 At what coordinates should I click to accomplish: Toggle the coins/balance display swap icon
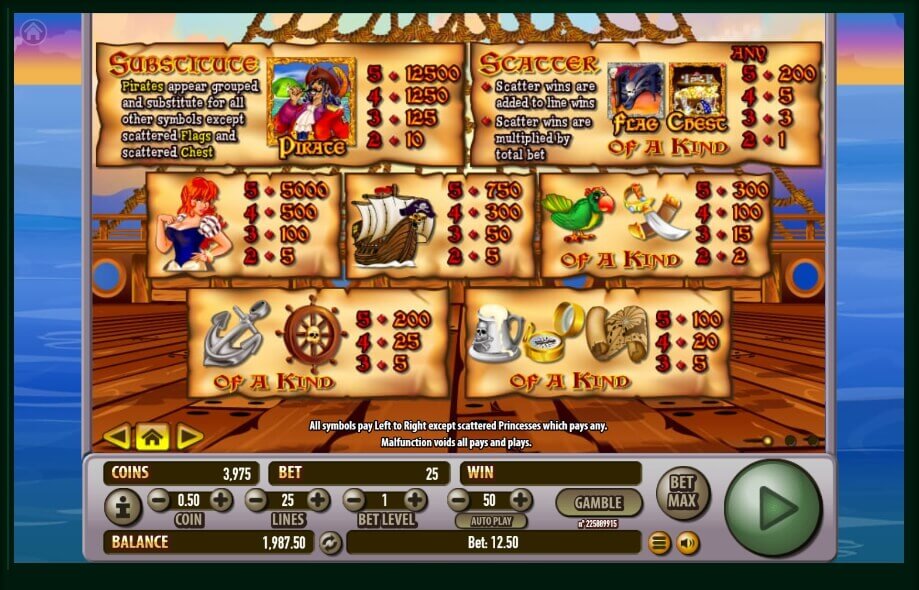(330, 543)
